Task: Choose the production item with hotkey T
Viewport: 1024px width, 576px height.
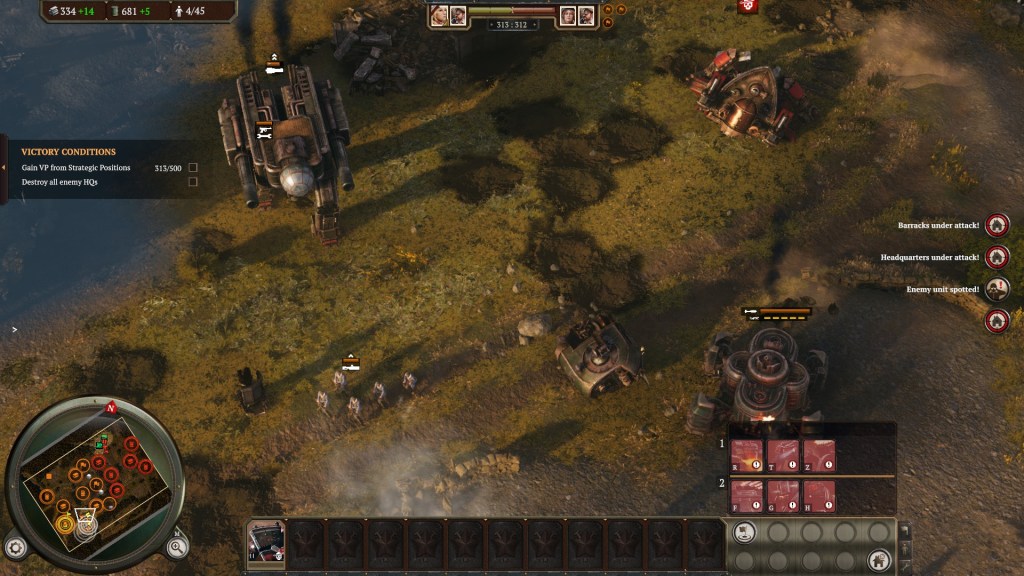Action: 783,456
